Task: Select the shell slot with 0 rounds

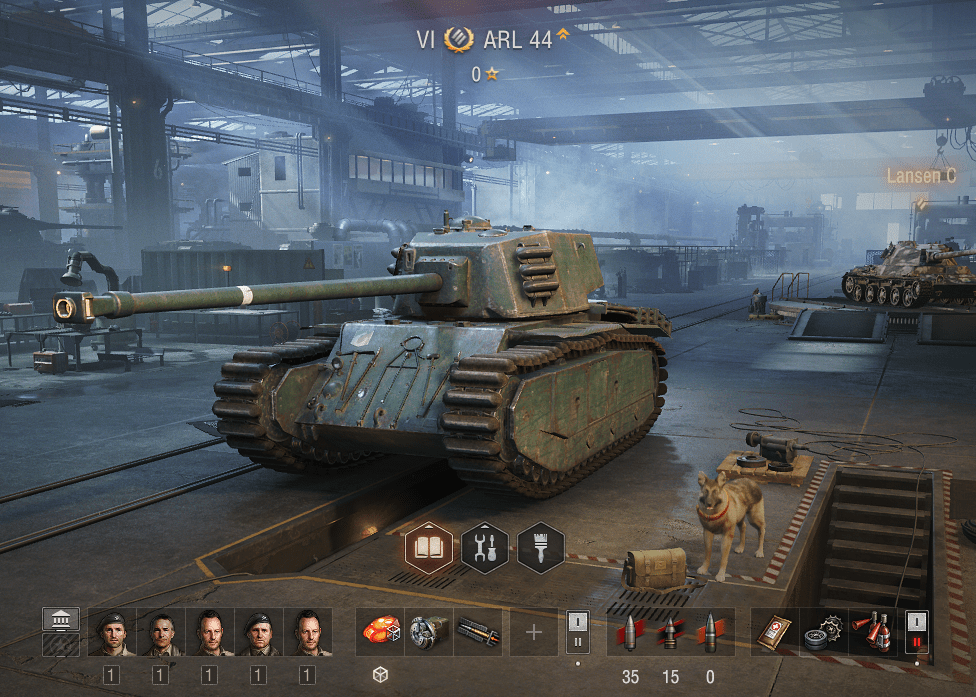Action: pos(710,632)
